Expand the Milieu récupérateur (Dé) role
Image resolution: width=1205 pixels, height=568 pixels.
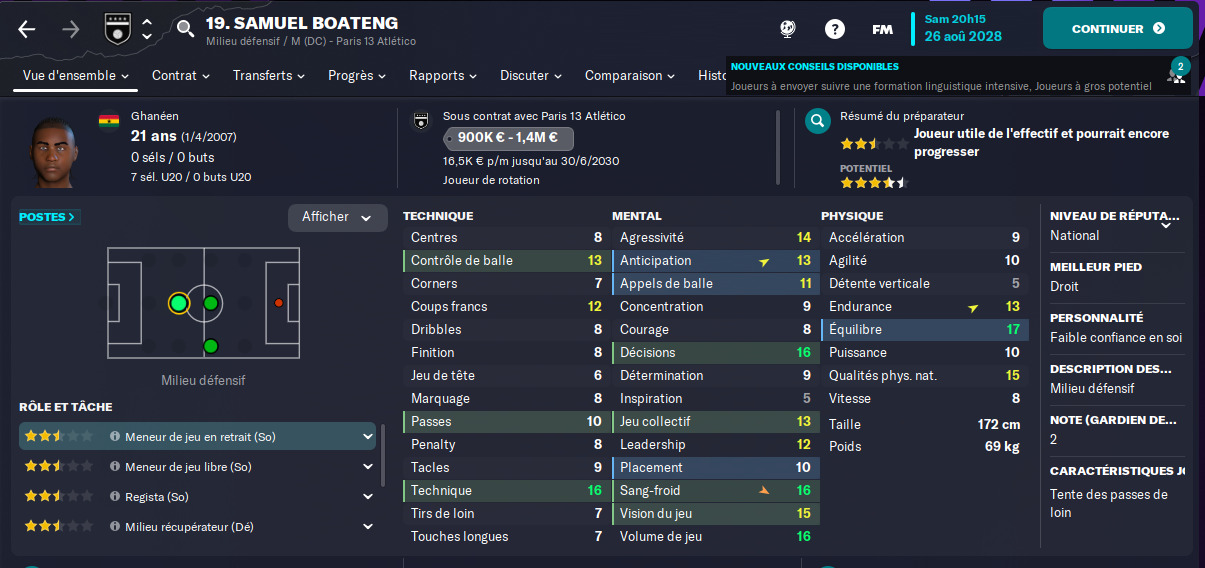click(368, 527)
